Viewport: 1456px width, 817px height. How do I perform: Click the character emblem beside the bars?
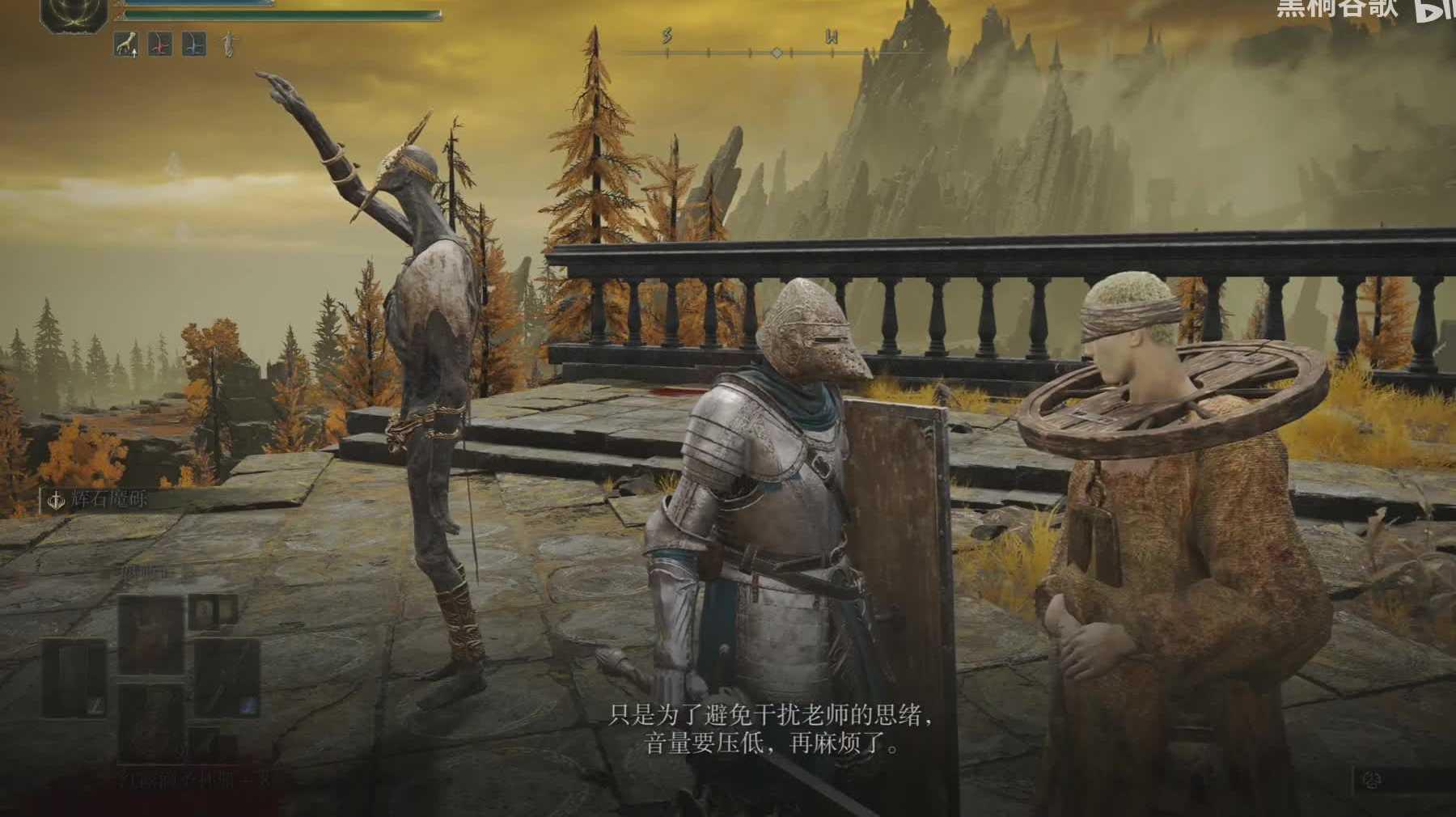(x=74, y=16)
